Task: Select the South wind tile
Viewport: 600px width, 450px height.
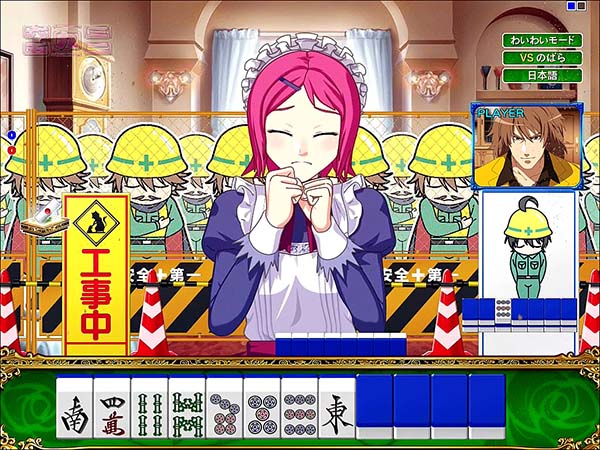Action: click(x=75, y=411)
